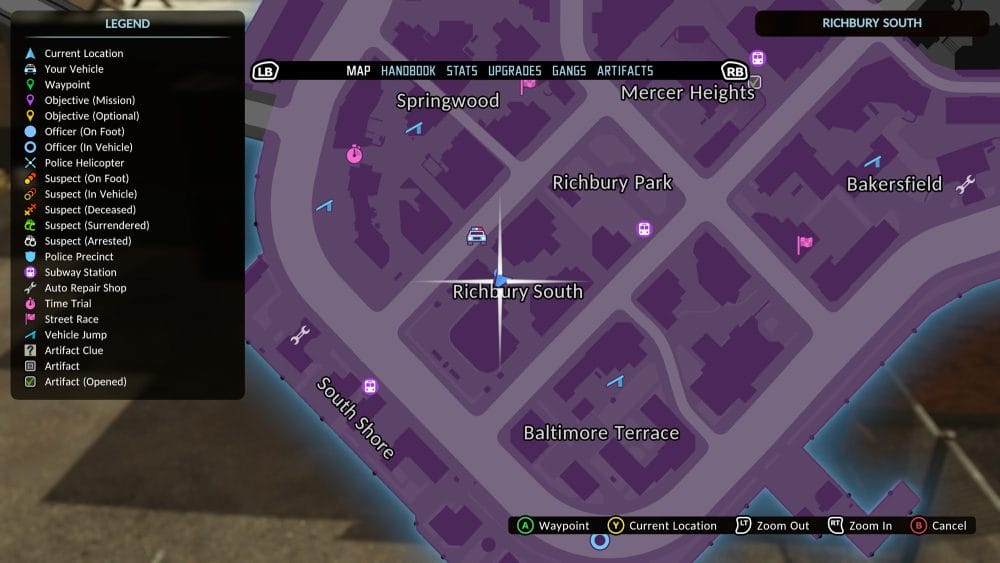Choose the subway station near South Shore

click(370, 386)
